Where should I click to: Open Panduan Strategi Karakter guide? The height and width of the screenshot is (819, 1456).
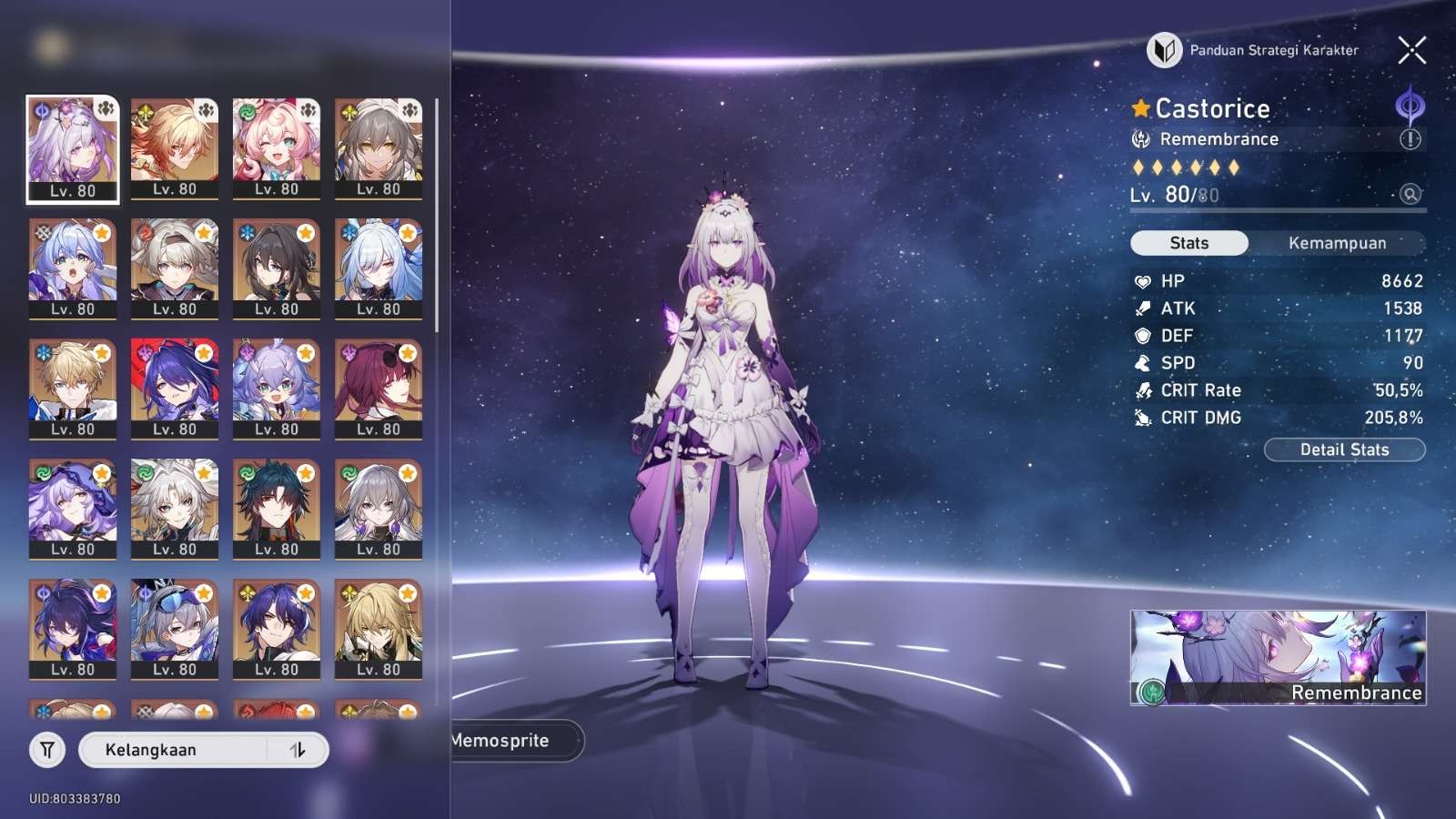[1254, 50]
